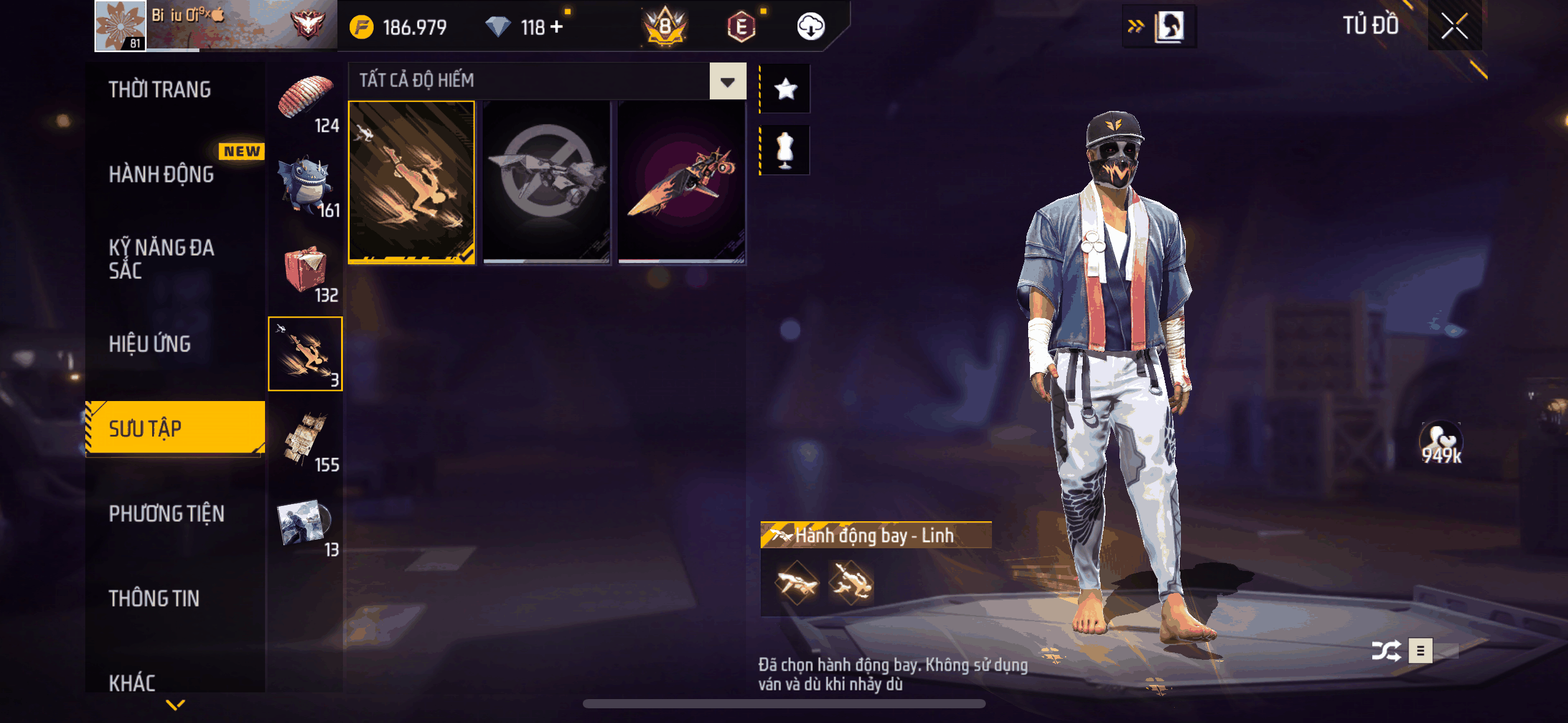Screen dimensions: 1568x723
Task: Click the mannequin outfit button
Action: (x=785, y=150)
